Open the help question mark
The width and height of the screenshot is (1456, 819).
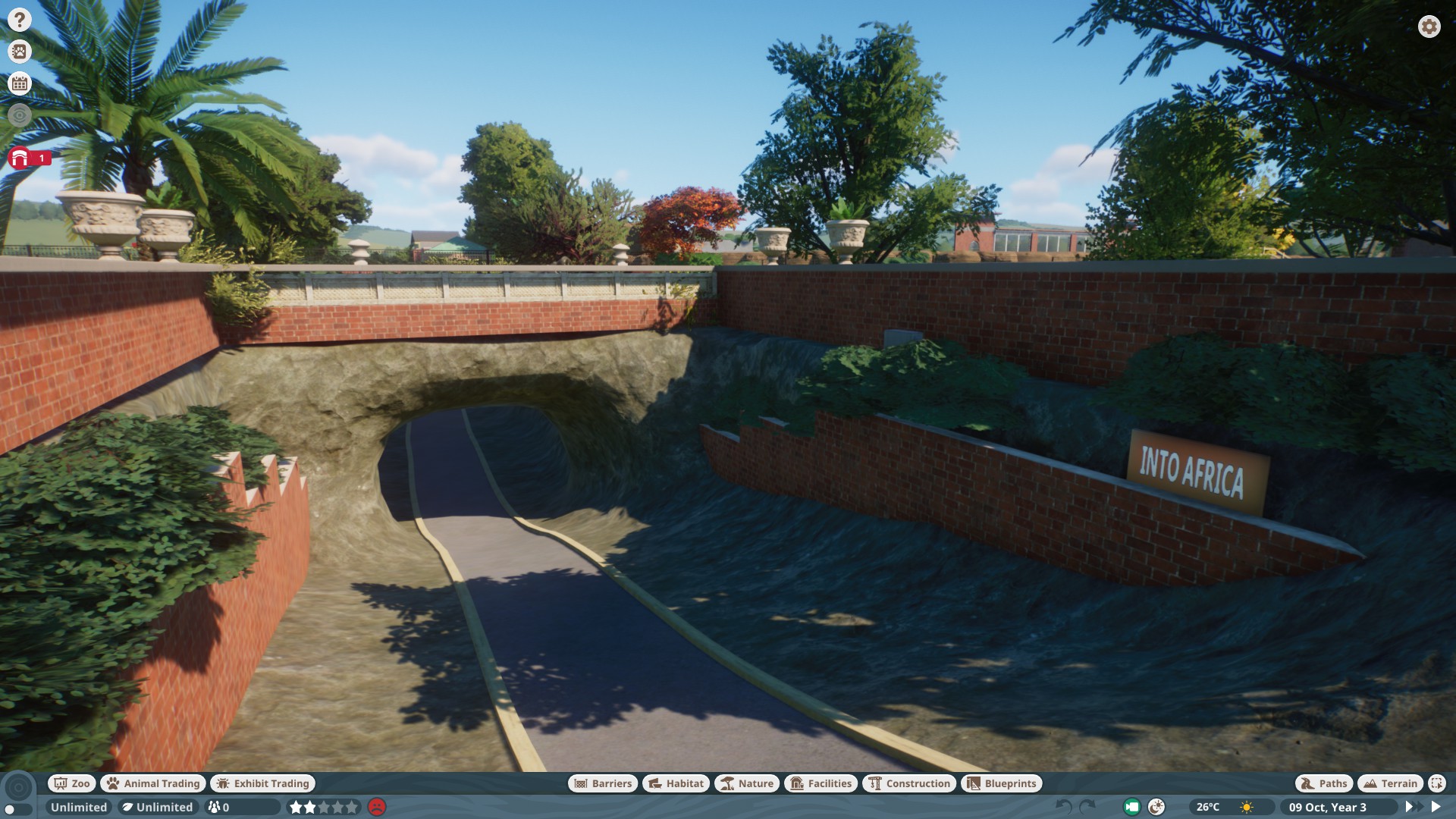[x=18, y=18]
